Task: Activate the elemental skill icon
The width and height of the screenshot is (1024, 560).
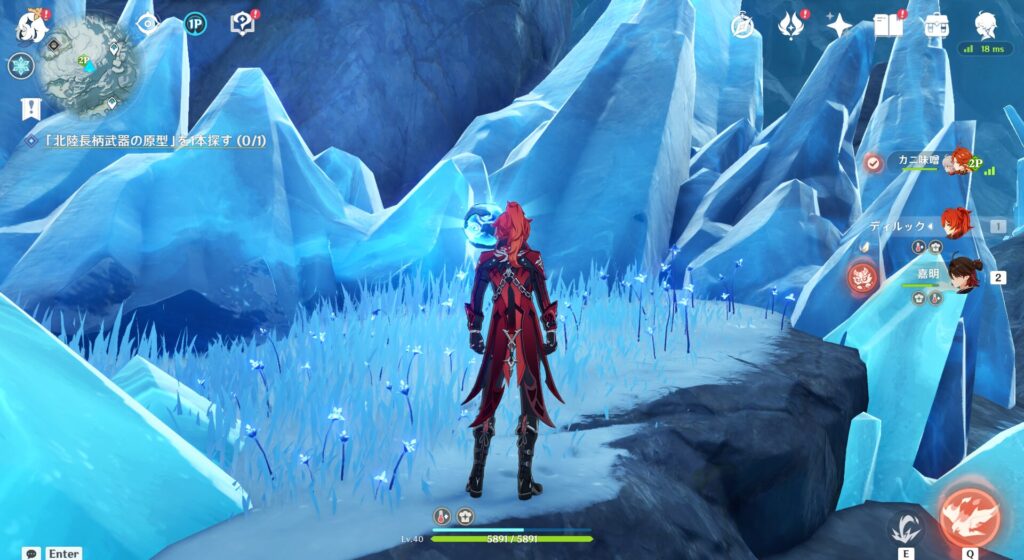Action: point(906,525)
